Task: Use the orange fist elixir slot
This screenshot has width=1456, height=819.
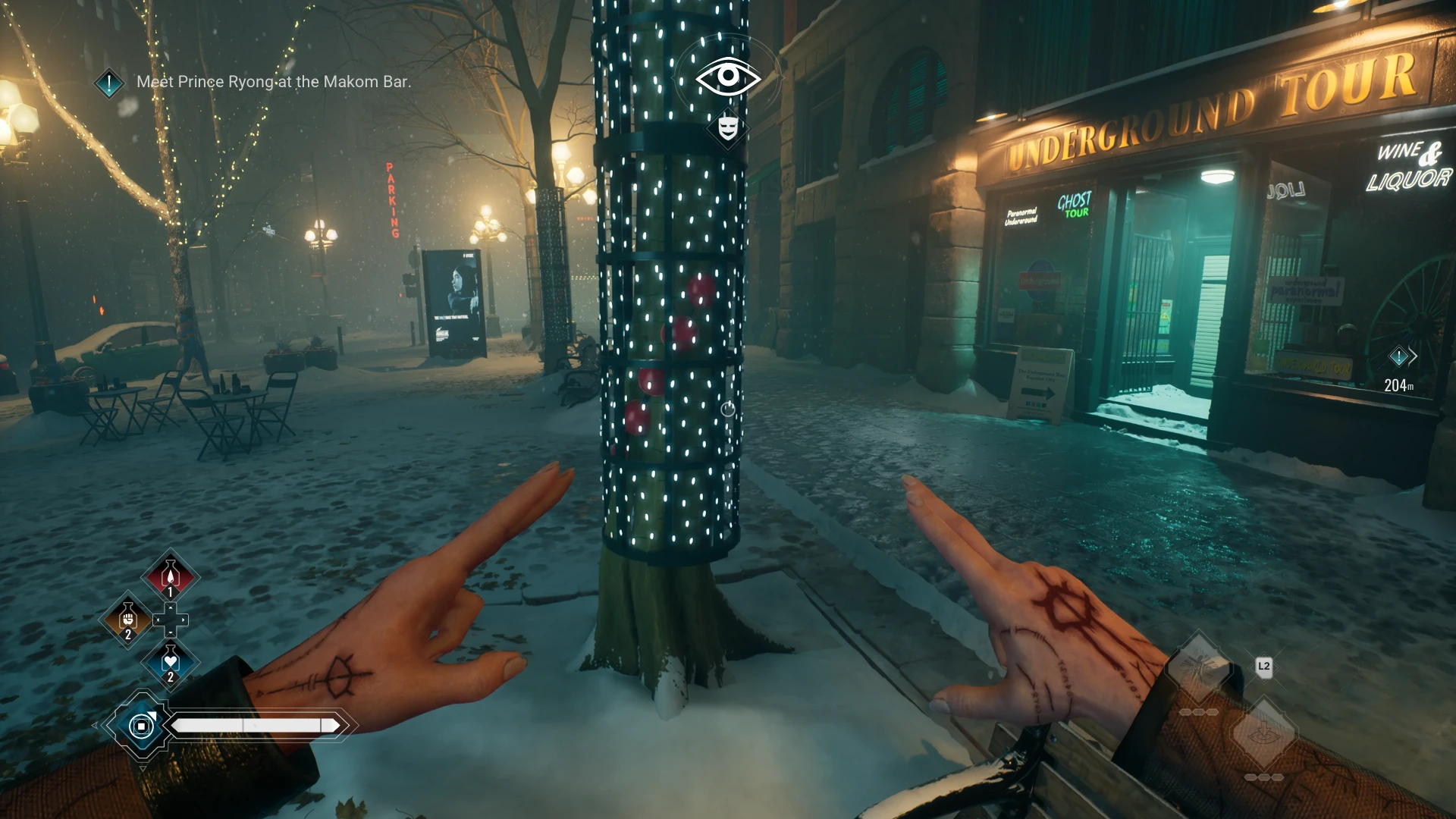Action: pos(127,620)
